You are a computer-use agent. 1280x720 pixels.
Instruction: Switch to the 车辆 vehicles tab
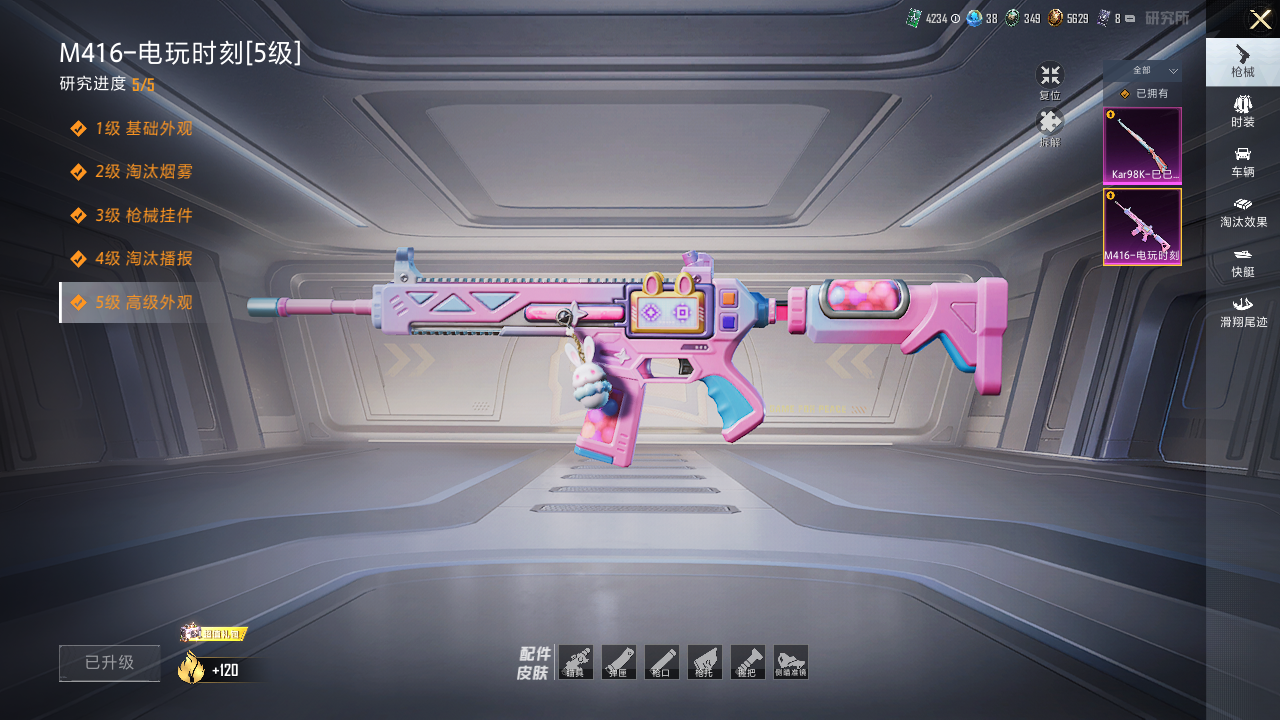(x=1242, y=160)
